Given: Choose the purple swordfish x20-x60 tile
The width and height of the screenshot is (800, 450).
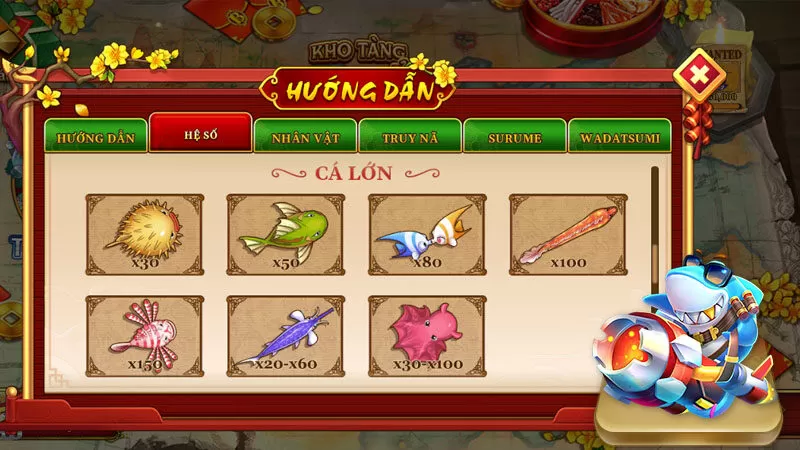Looking at the screenshot, I should click(286, 335).
